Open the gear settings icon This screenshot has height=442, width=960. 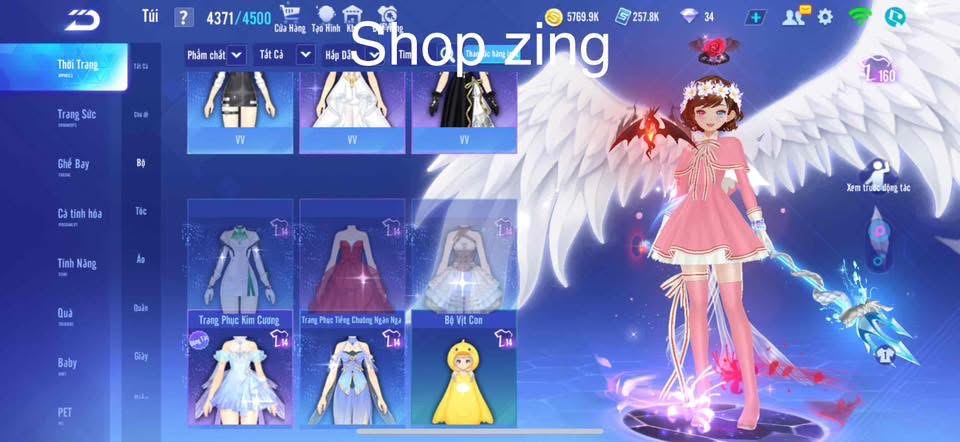[x=825, y=16]
